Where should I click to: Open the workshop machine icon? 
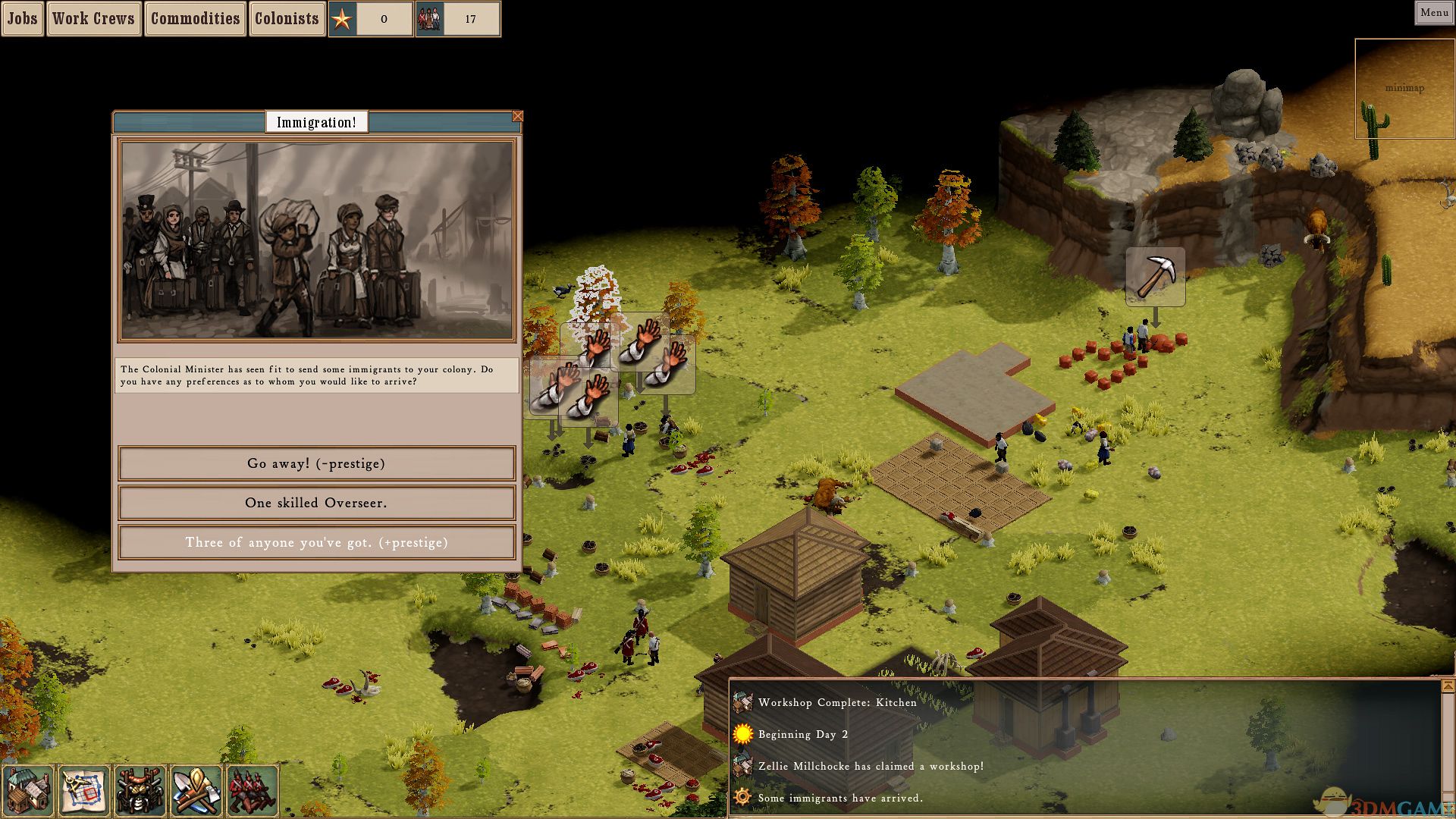pyautogui.click(x=140, y=791)
